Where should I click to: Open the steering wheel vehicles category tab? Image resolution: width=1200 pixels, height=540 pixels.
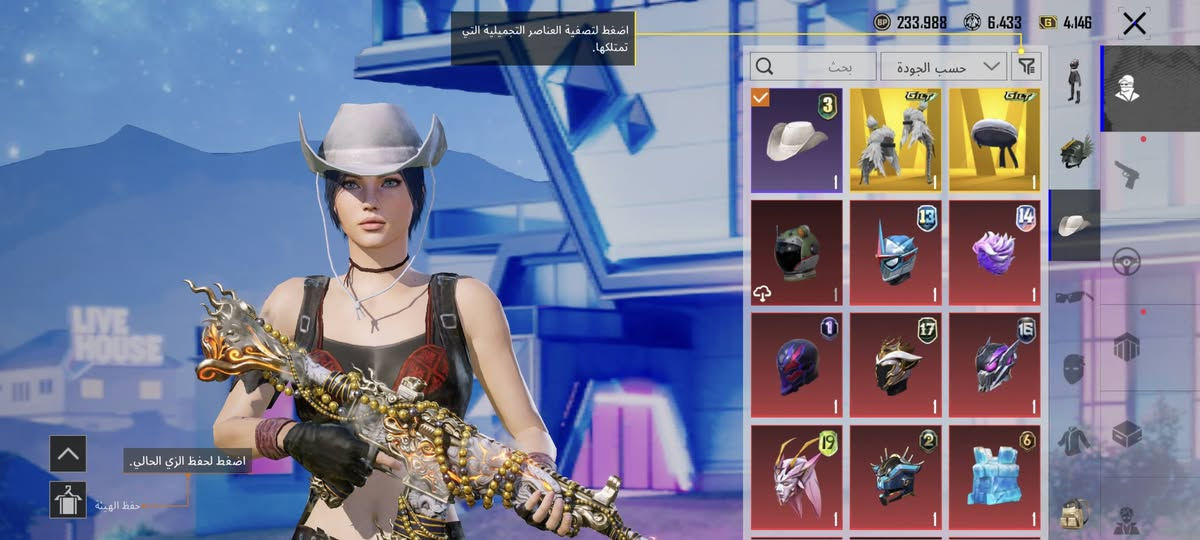1127,262
